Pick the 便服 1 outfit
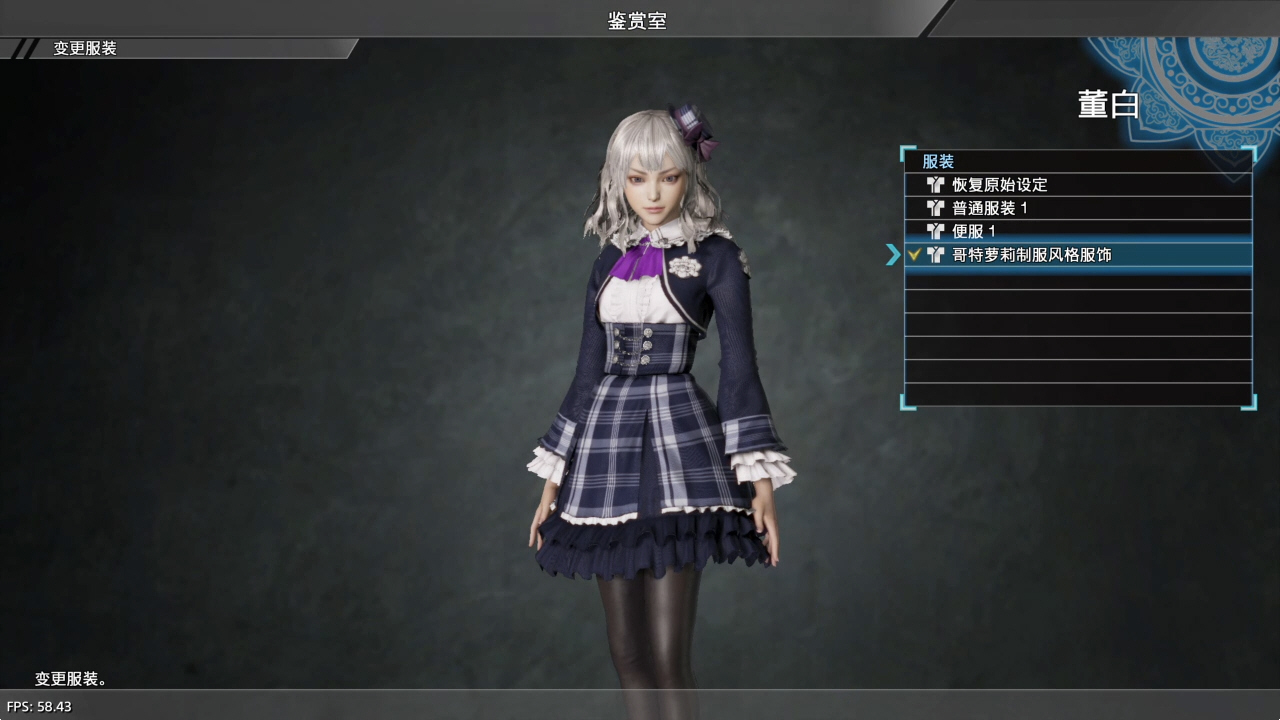Viewport: 1280px width, 720px height. click(974, 231)
